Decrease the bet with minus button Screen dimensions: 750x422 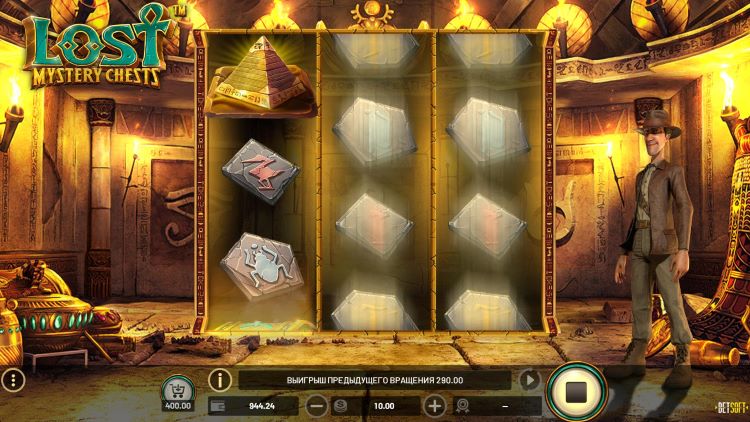point(316,406)
